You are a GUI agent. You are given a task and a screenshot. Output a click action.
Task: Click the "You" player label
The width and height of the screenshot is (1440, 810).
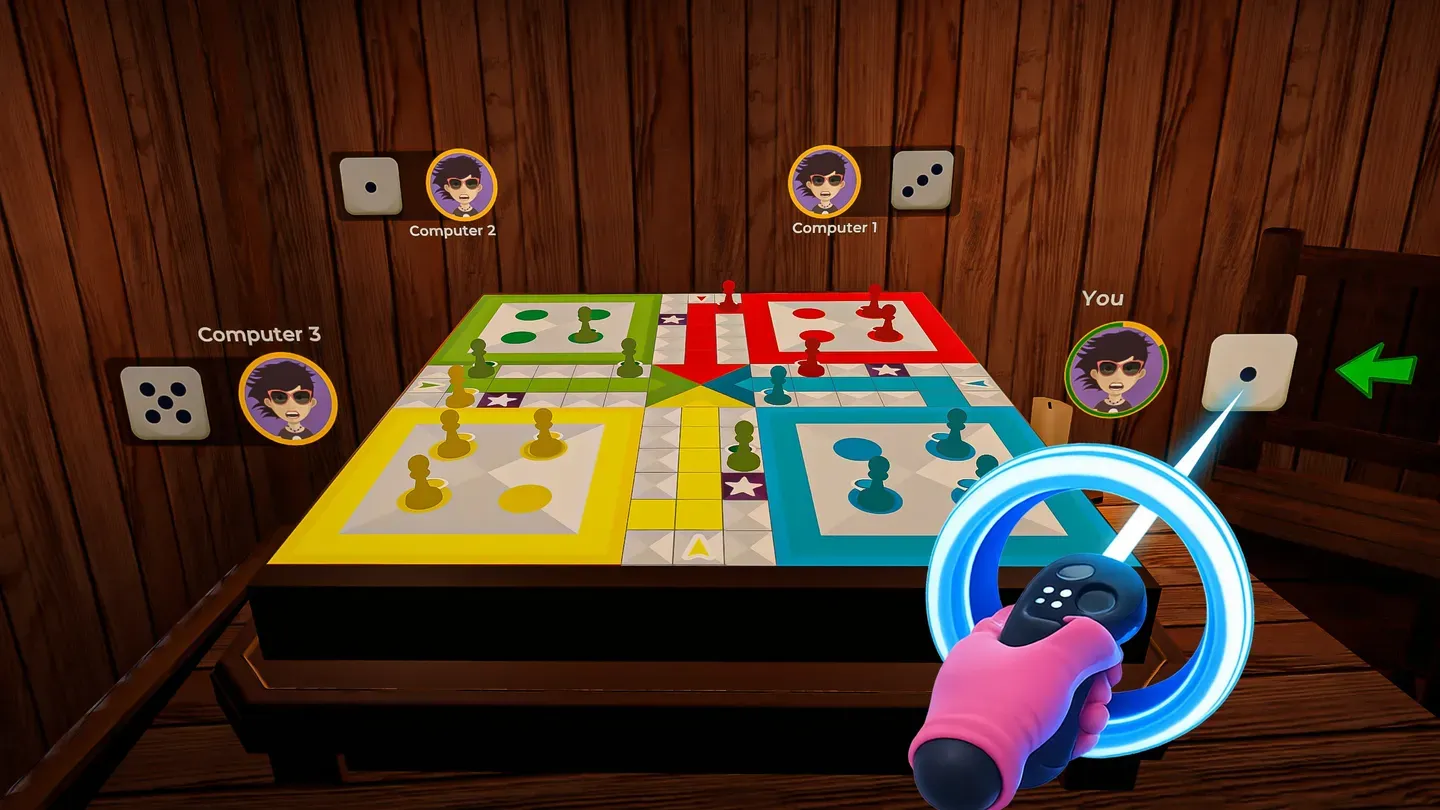coord(1103,297)
